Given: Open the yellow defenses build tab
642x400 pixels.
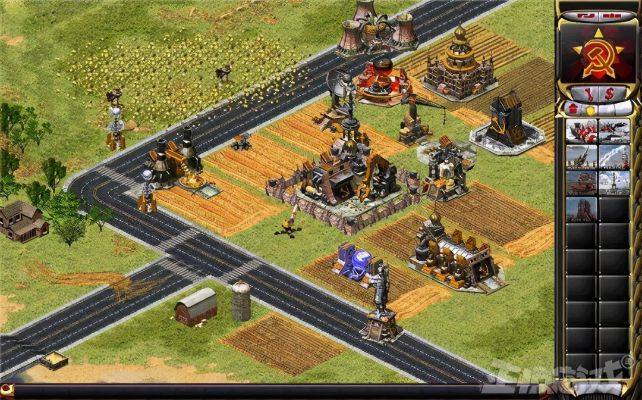Looking at the screenshot, I should pos(590,108).
